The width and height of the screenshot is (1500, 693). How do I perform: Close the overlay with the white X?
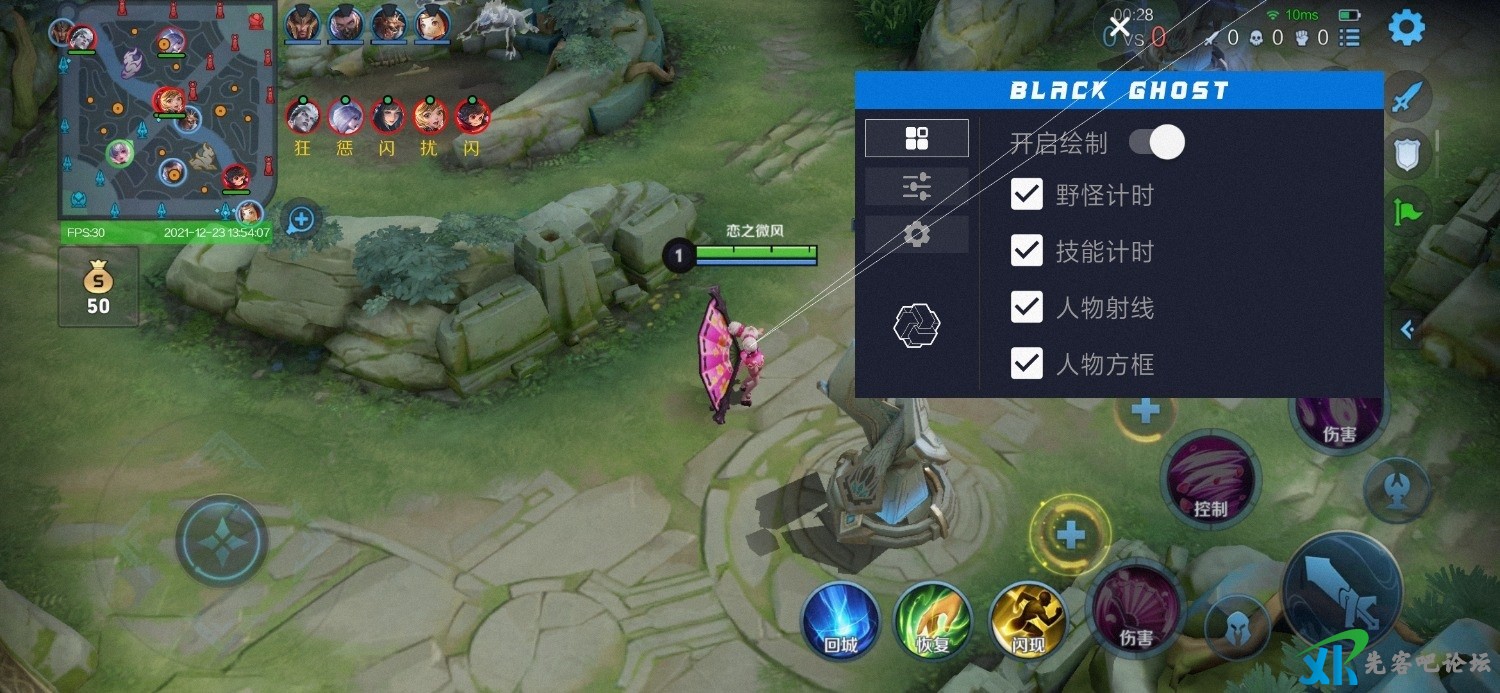1120,26
